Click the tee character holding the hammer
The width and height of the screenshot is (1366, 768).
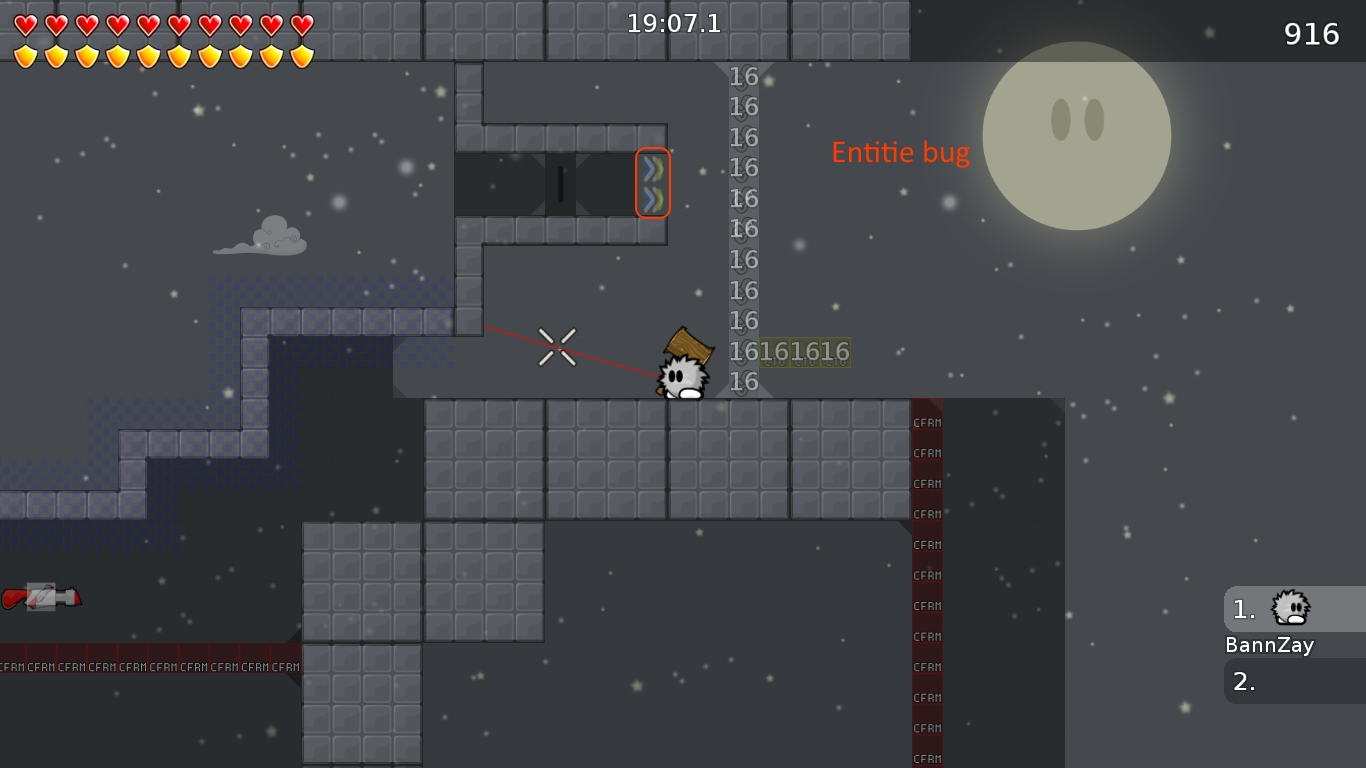pos(683,372)
